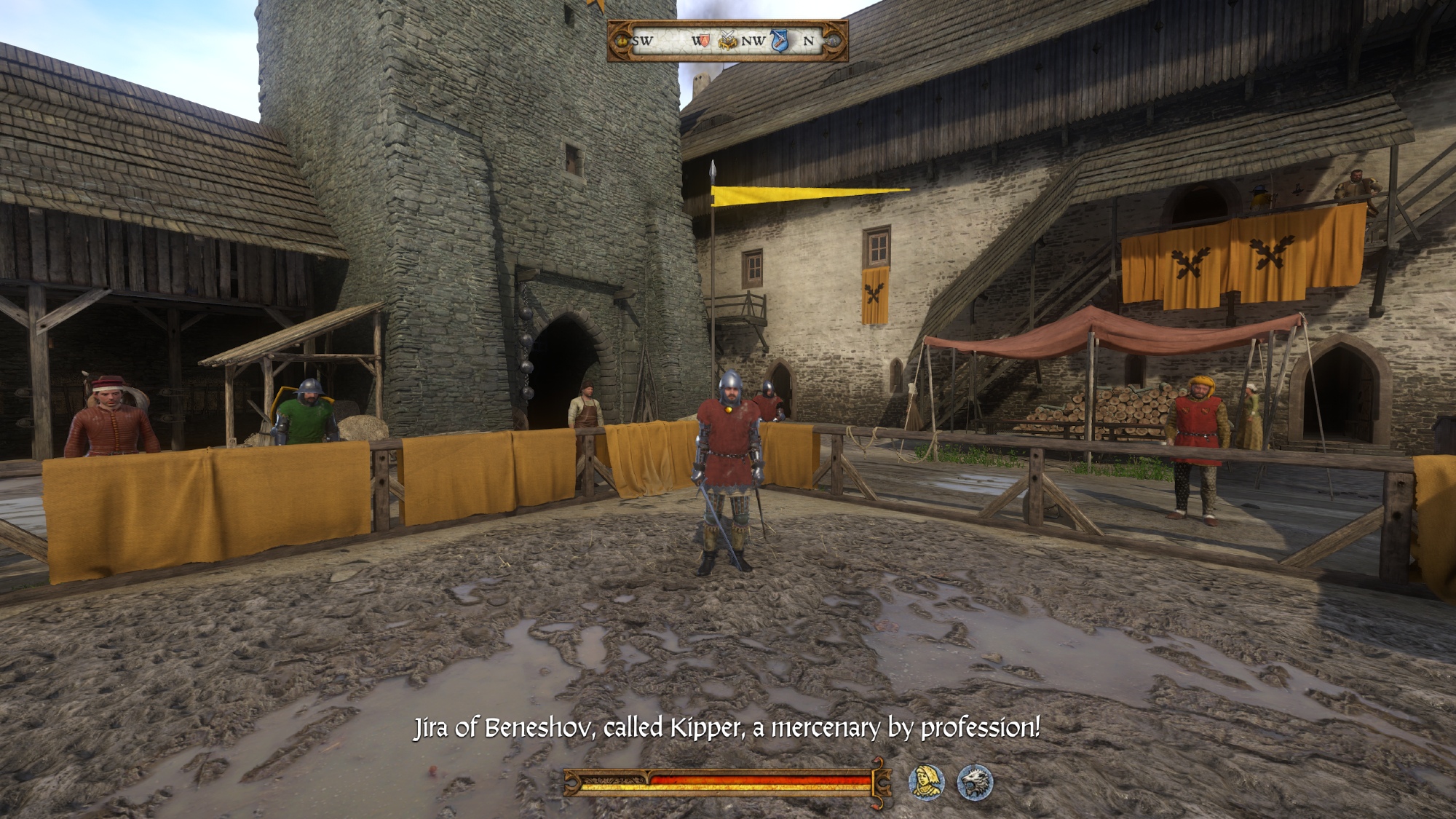The height and width of the screenshot is (819, 1456).
Task: Click the red shield quest marker
Action: point(703,40)
